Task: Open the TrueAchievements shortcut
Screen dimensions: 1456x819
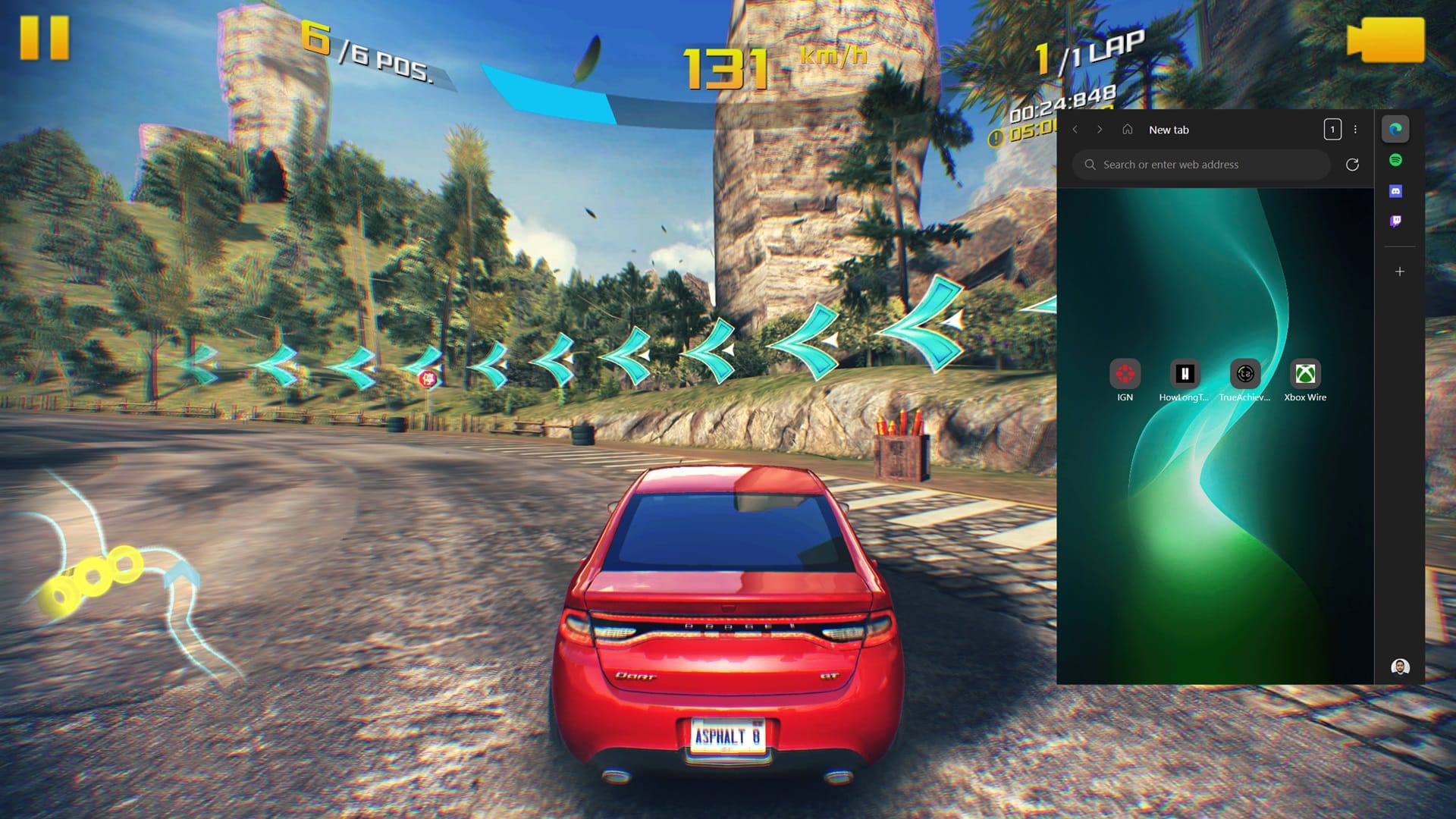Action: 1244,374
